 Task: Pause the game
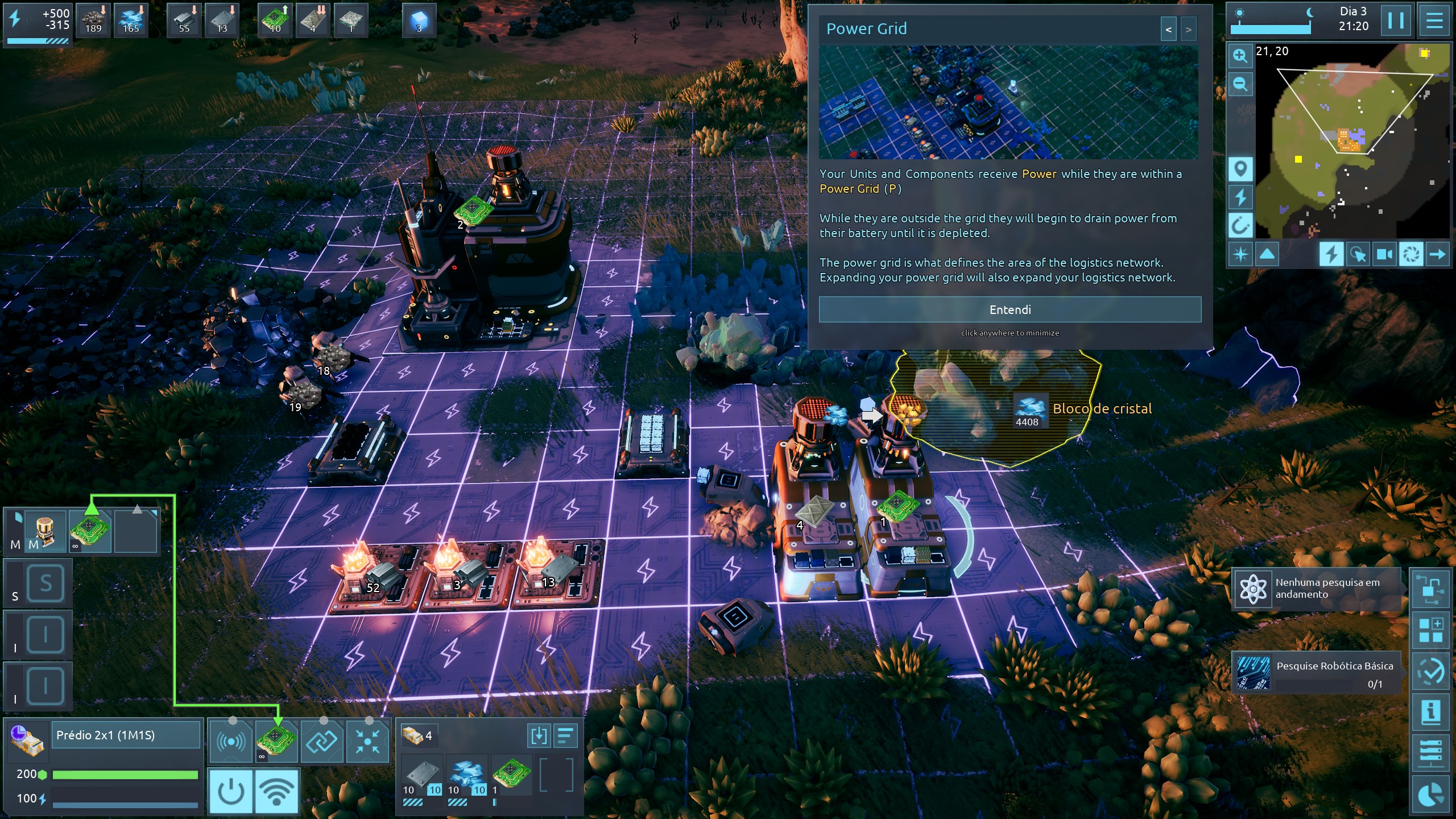[1395, 21]
